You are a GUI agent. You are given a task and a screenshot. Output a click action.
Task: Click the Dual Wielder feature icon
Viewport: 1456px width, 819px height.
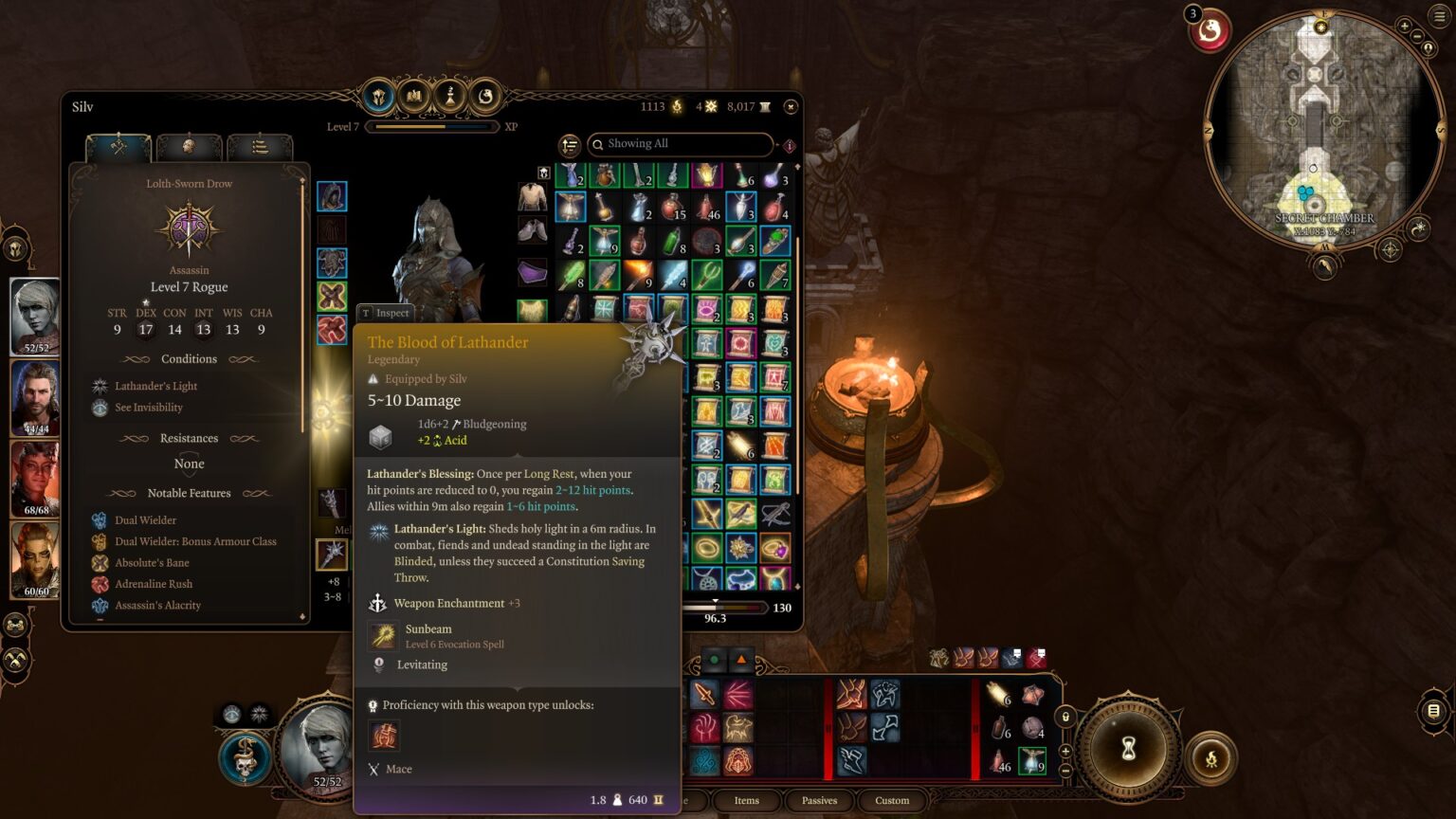99,519
